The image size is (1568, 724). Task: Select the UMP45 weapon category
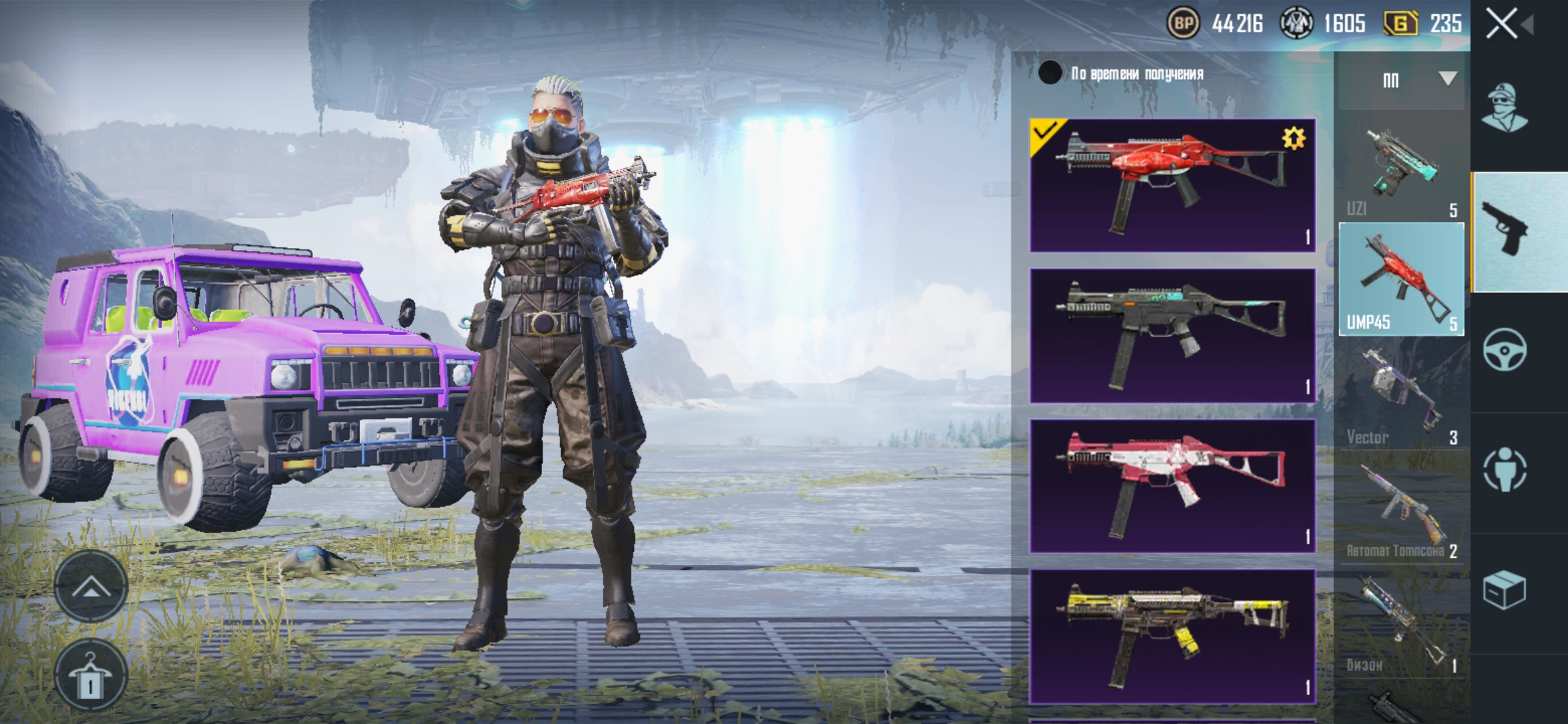coord(1401,279)
